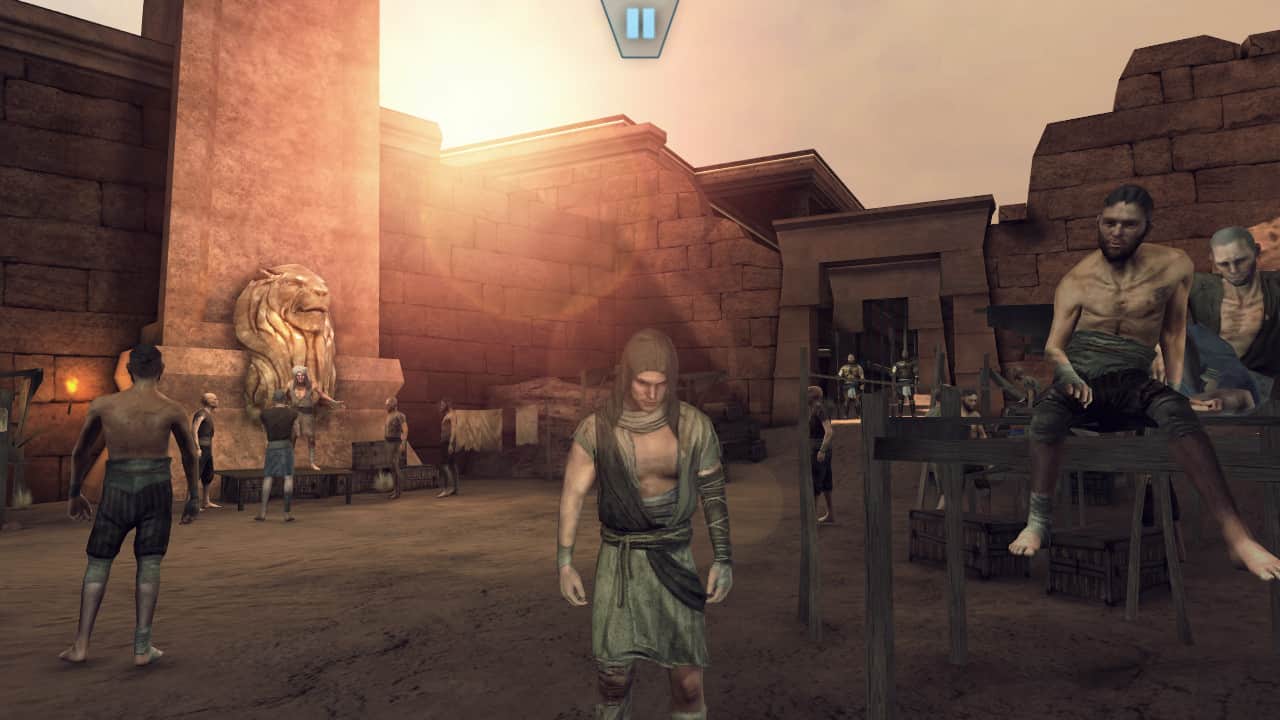Pause the game with the top button
Image resolution: width=1280 pixels, height=720 pixels.
[x=640, y=23]
